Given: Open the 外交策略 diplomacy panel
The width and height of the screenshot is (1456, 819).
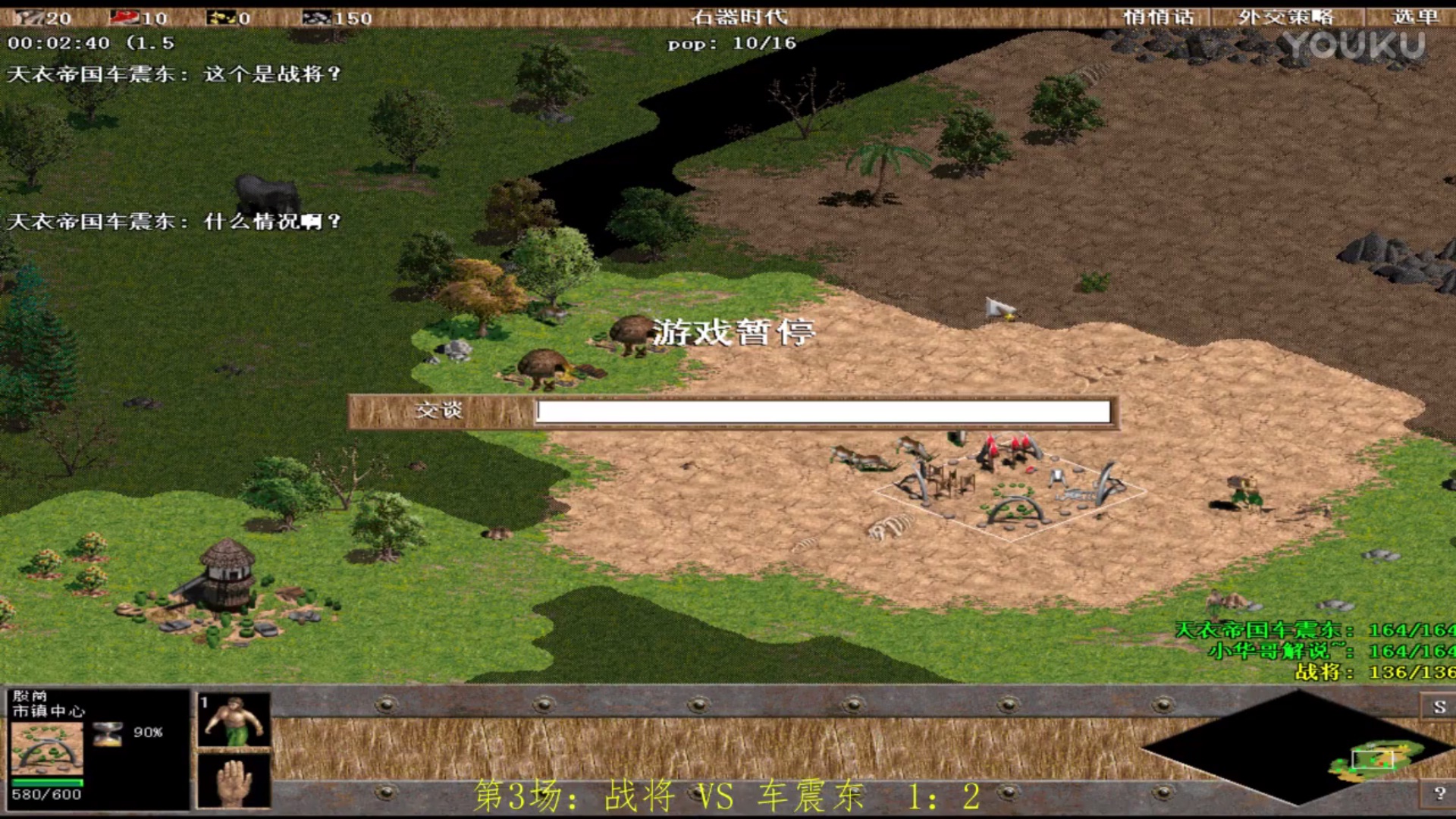Looking at the screenshot, I should click(x=1286, y=17).
